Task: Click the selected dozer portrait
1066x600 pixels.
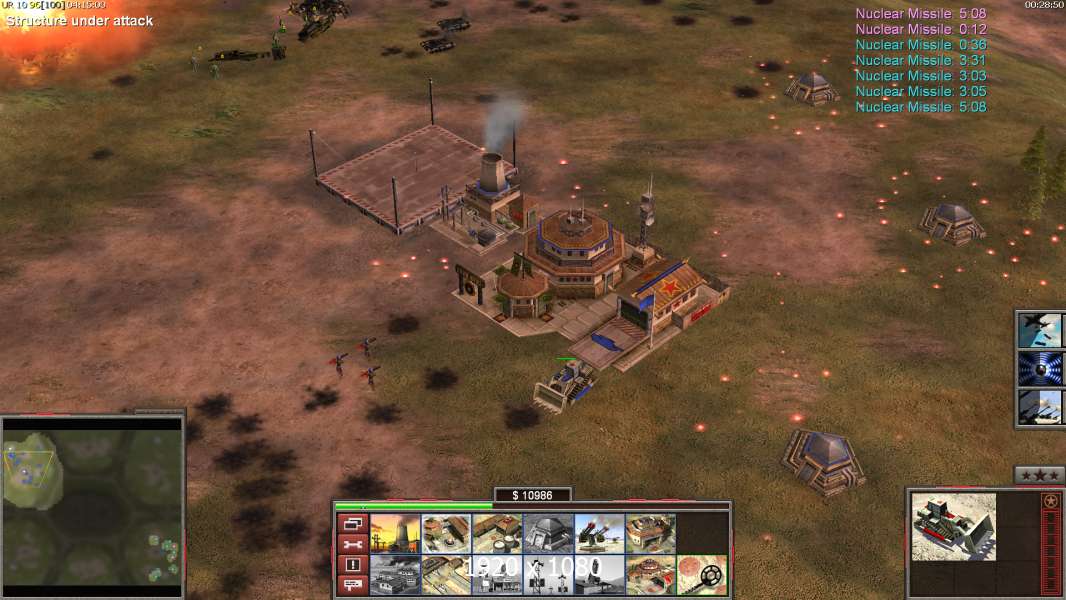Action: tap(953, 526)
